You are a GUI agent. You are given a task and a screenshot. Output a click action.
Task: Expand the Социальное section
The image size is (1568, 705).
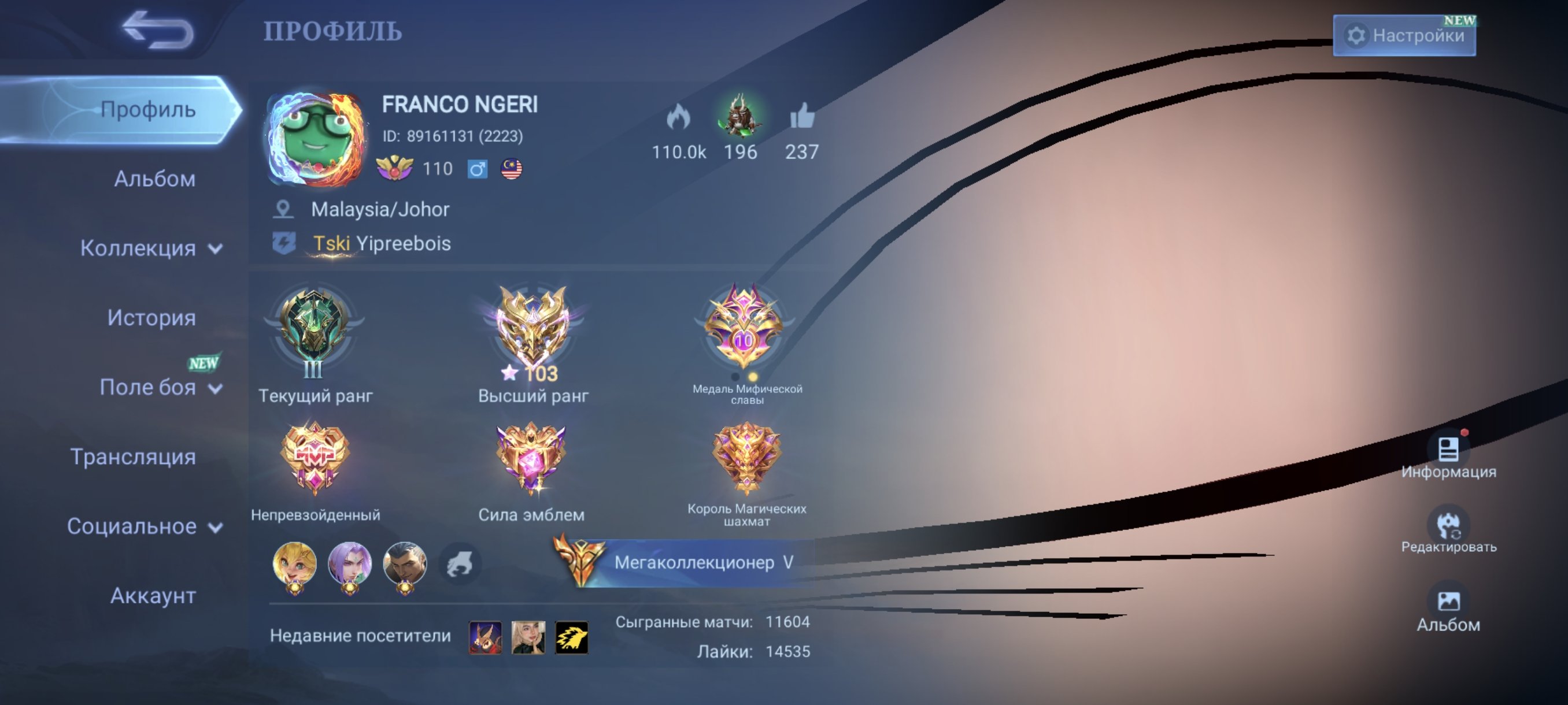[134, 527]
